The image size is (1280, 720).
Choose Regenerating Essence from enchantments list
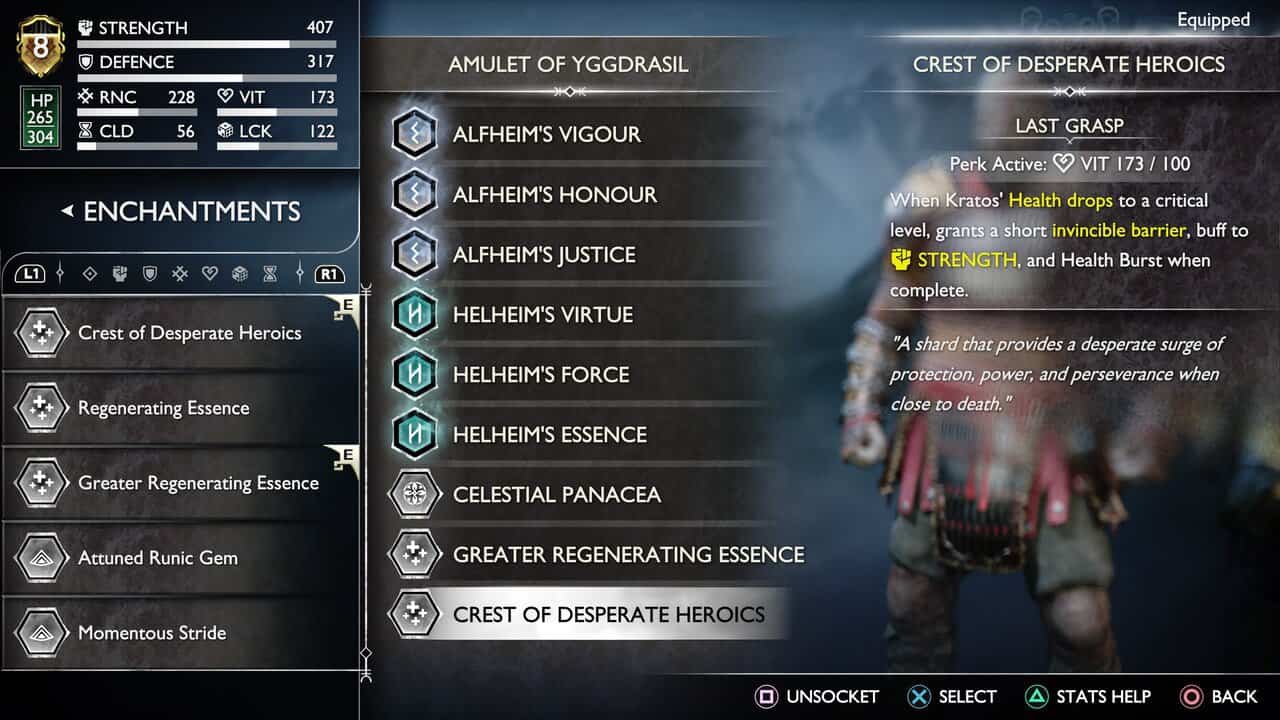163,408
